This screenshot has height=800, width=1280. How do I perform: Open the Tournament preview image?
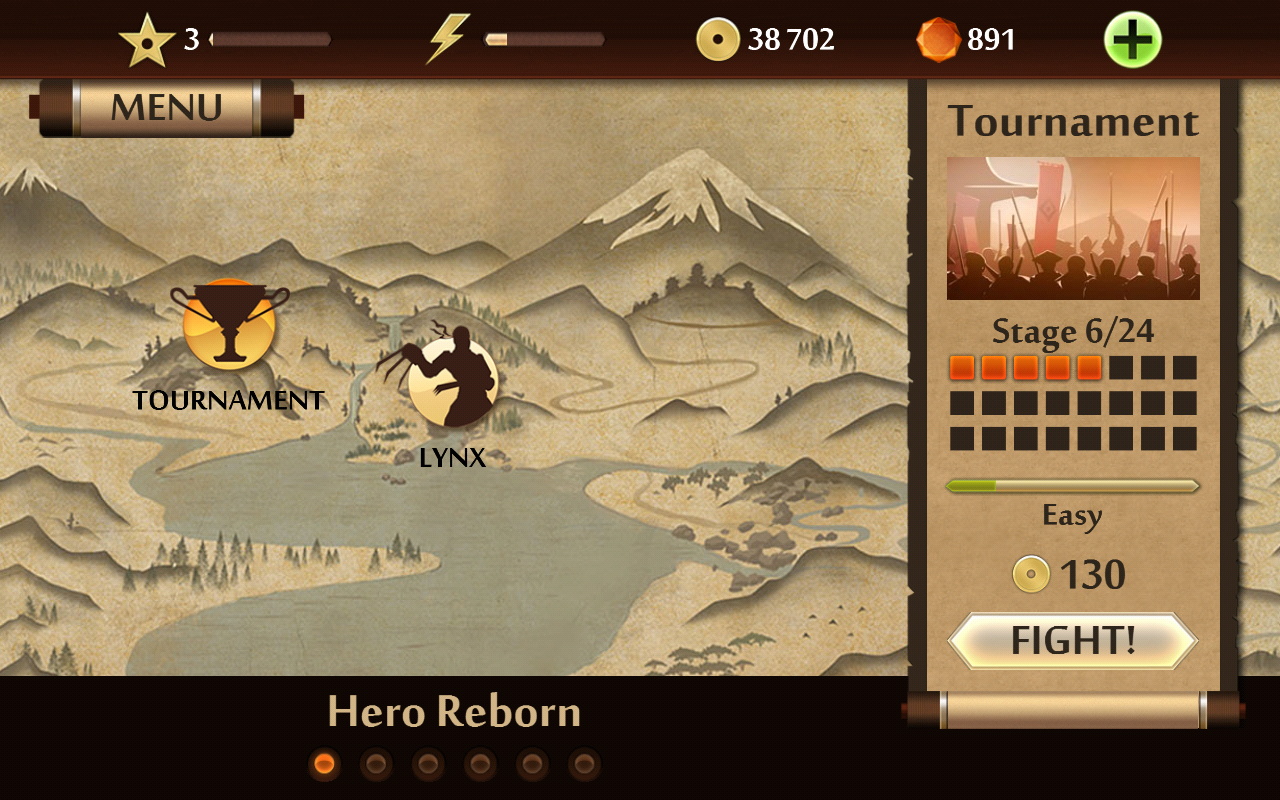click(x=1073, y=228)
